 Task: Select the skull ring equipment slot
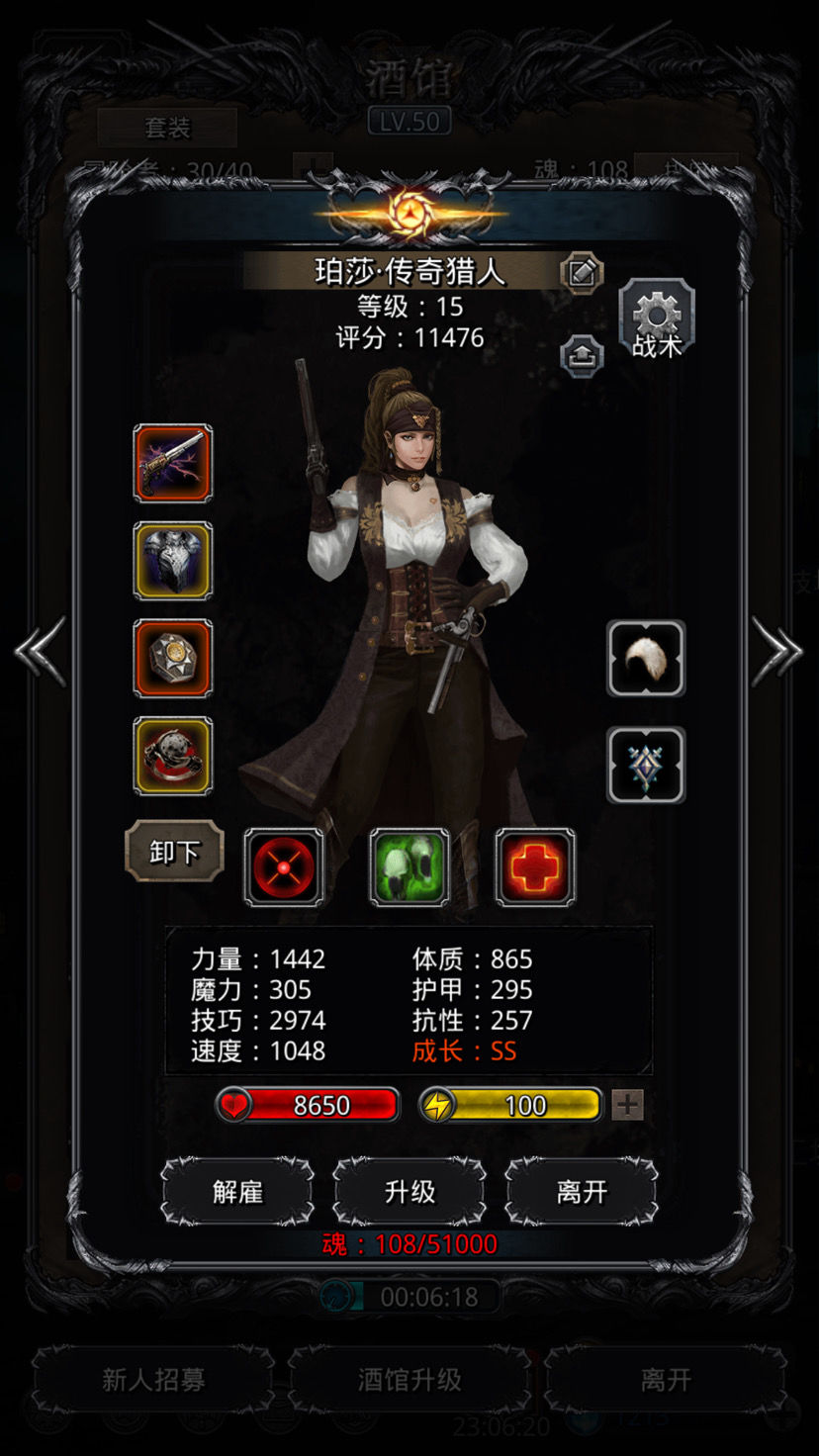[173, 756]
